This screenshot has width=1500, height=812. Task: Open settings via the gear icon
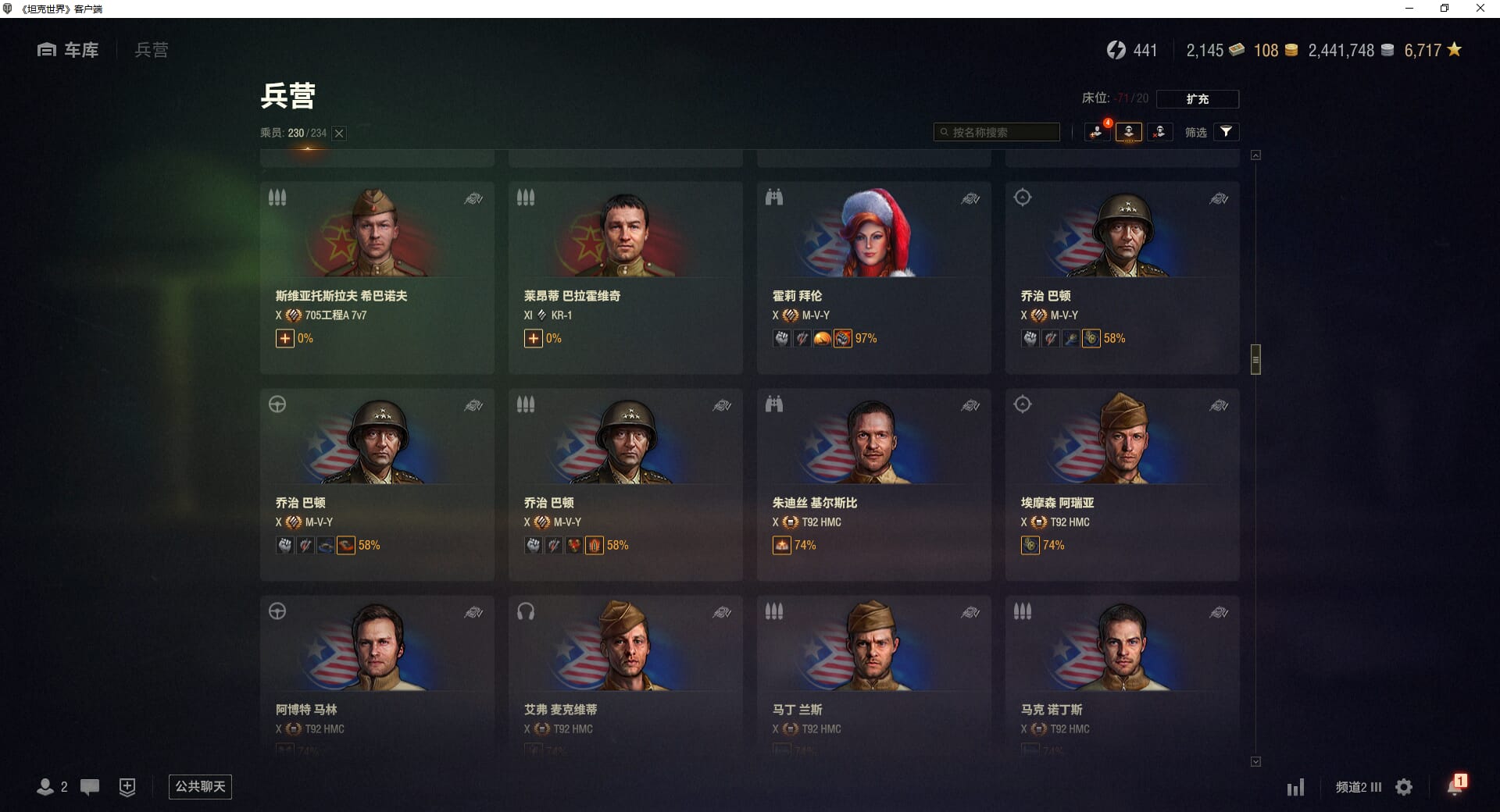click(1404, 787)
